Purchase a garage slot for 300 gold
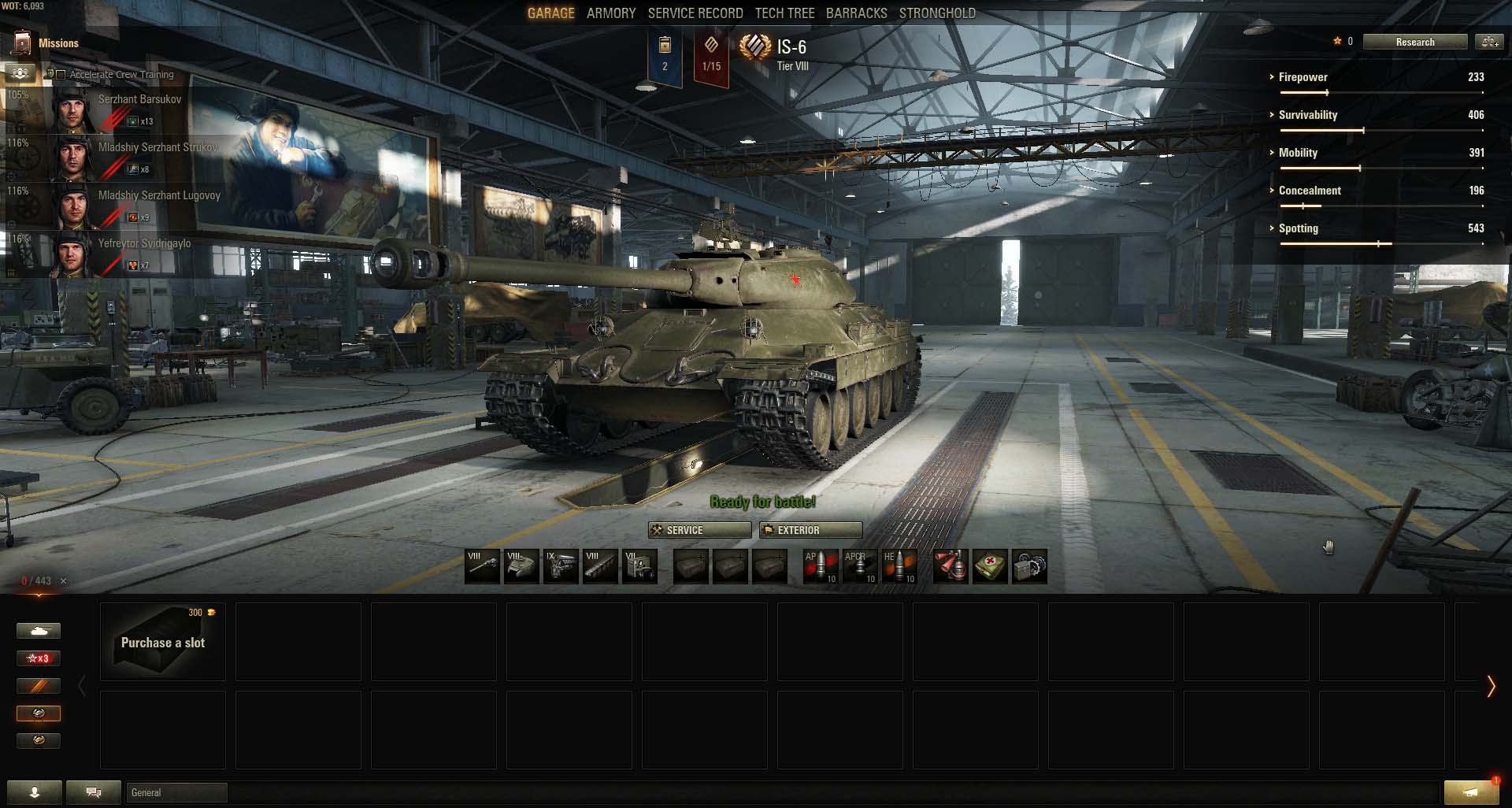Image resolution: width=1512 pixels, height=808 pixels. (163, 642)
